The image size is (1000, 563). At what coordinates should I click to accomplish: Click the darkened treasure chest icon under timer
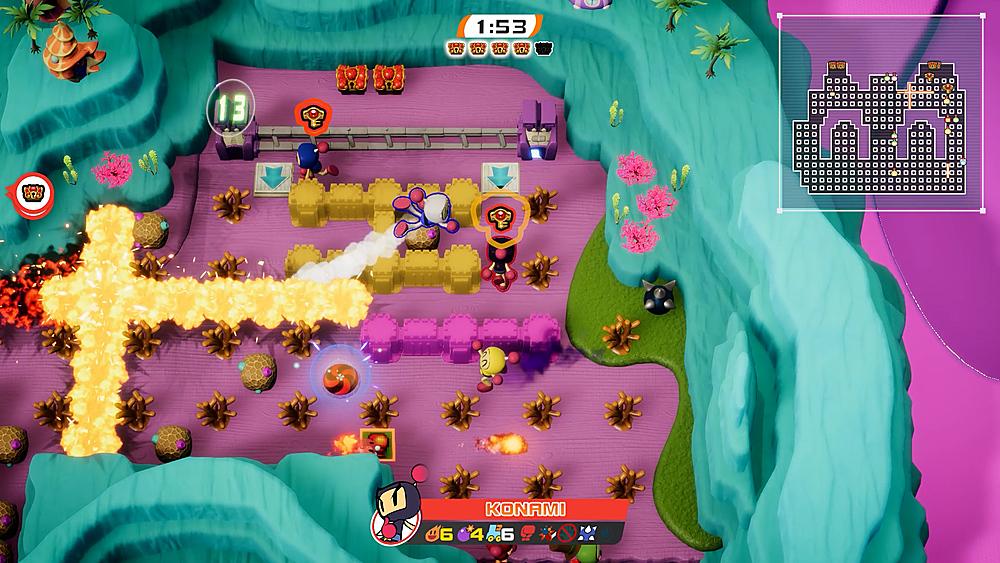[x=543, y=46]
